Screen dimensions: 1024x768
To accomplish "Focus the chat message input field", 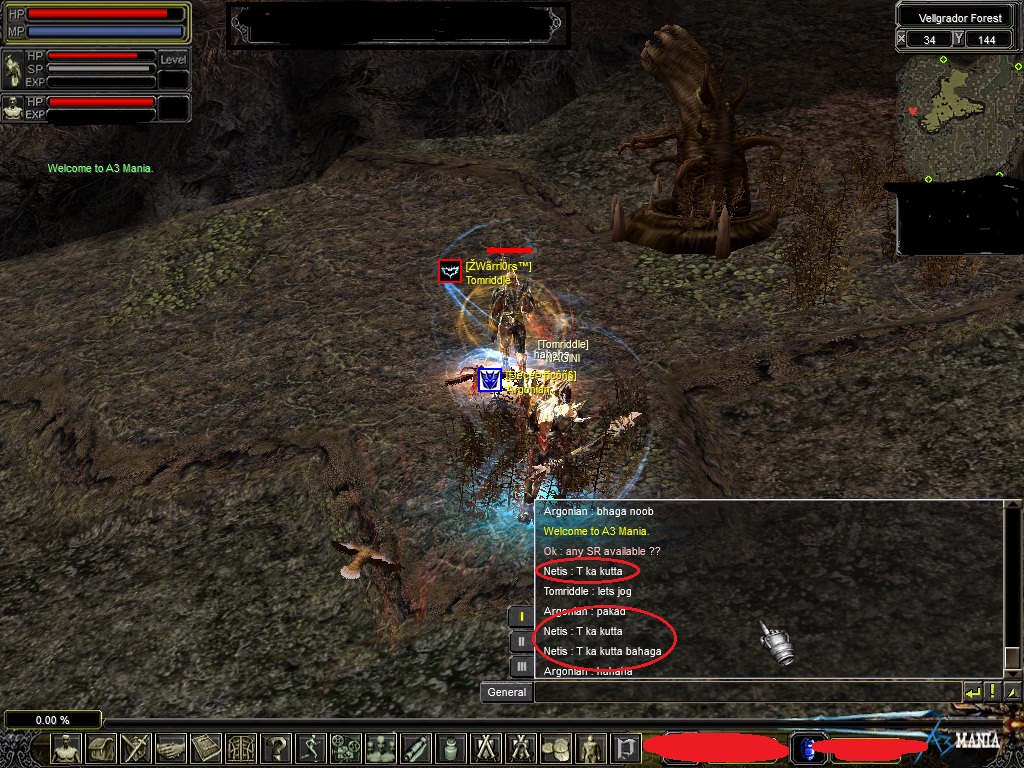I will [x=746, y=692].
